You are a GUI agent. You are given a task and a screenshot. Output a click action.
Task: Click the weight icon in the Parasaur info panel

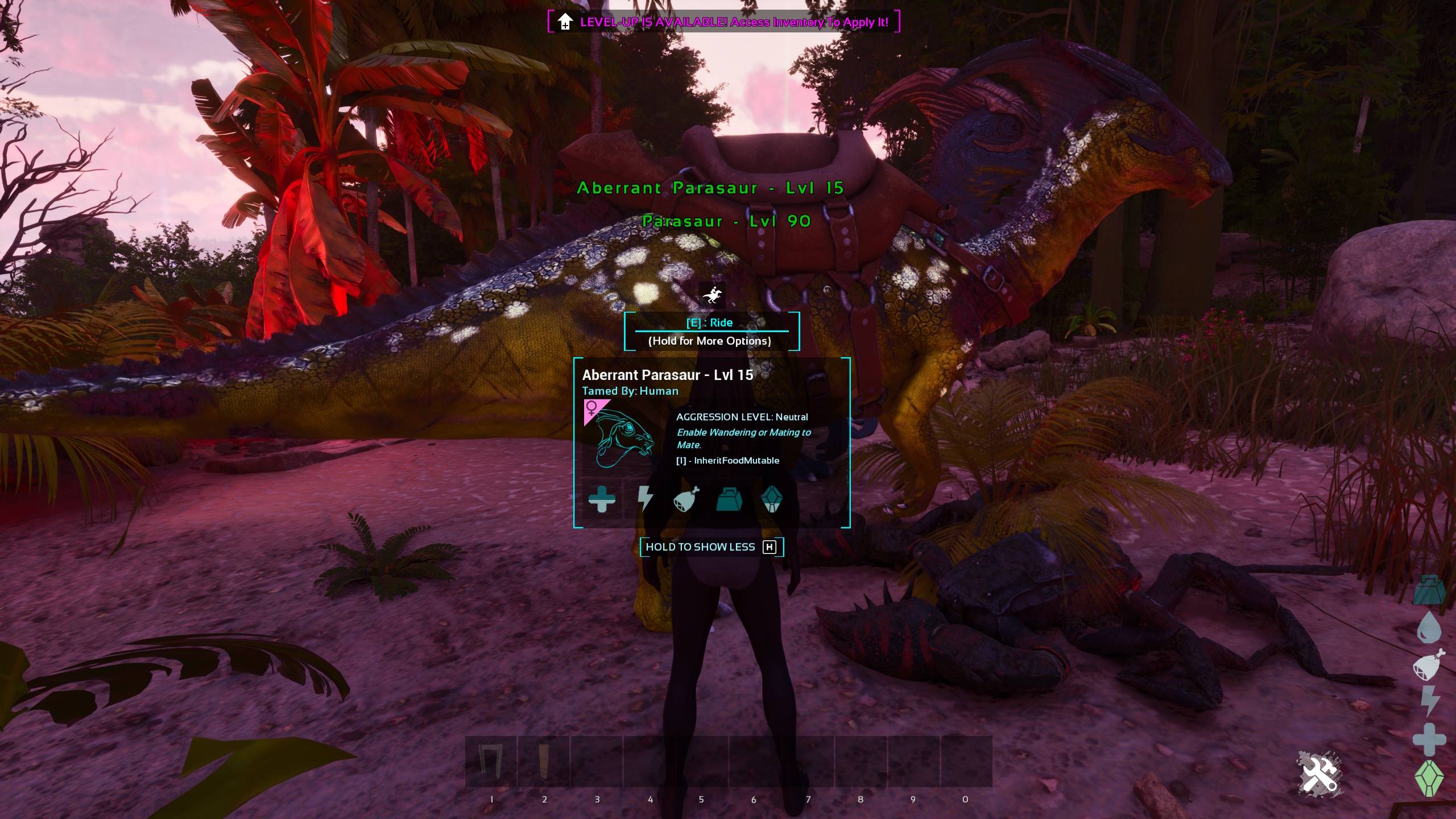[x=730, y=500]
